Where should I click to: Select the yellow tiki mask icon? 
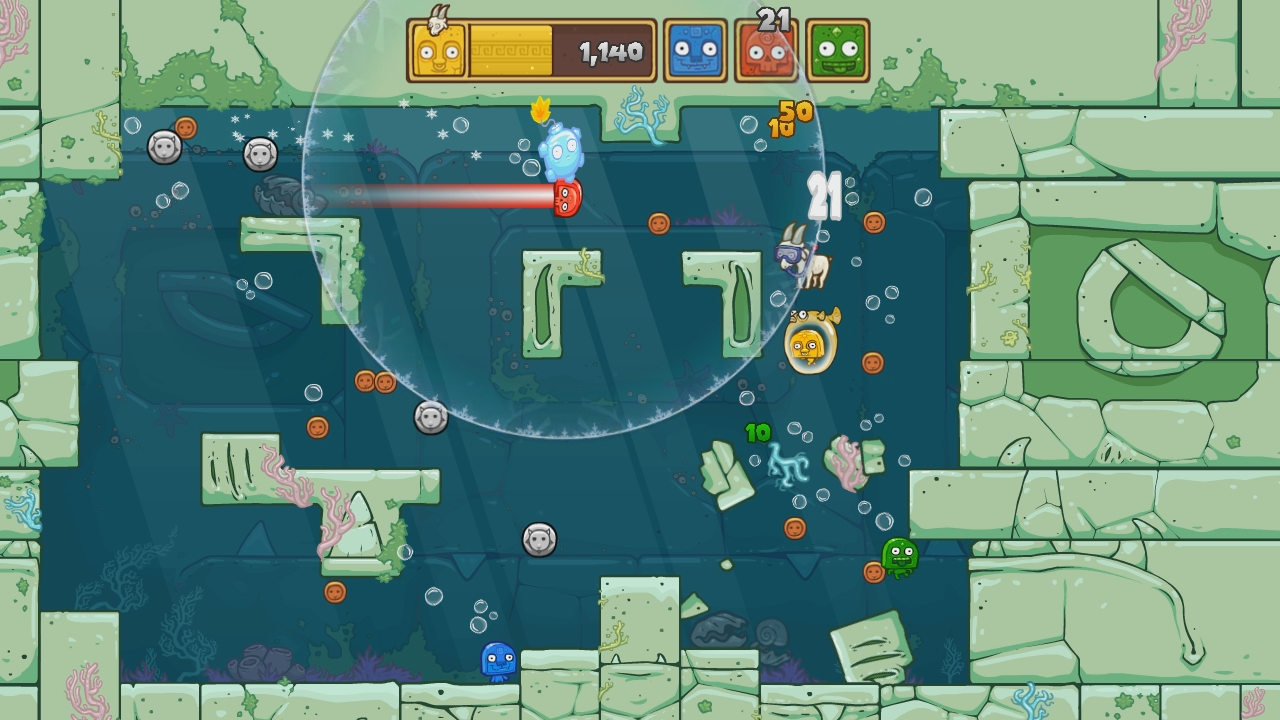(x=437, y=47)
